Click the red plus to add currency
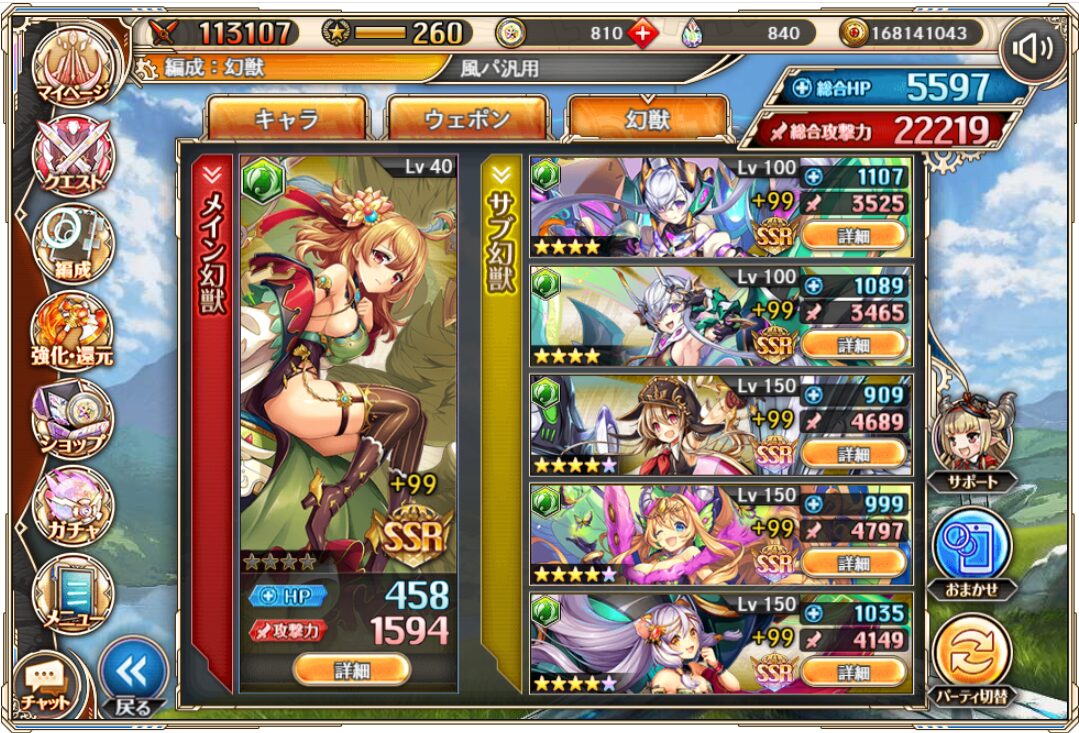The width and height of the screenshot is (1079, 733). [x=643, y=33]
